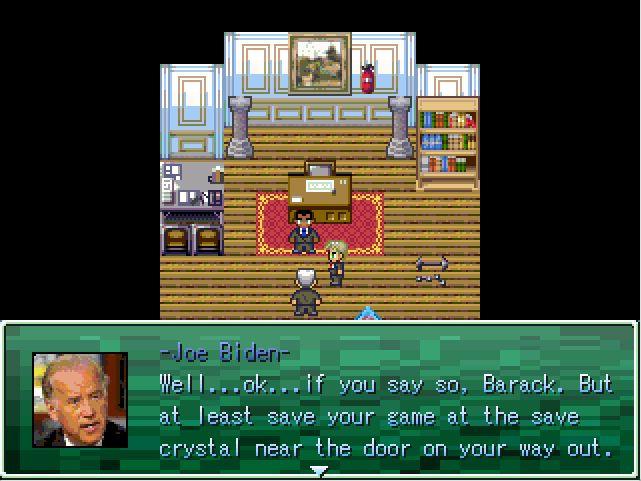
Task: Click the white dialogue continue arrow
Action: pos(319,469)
